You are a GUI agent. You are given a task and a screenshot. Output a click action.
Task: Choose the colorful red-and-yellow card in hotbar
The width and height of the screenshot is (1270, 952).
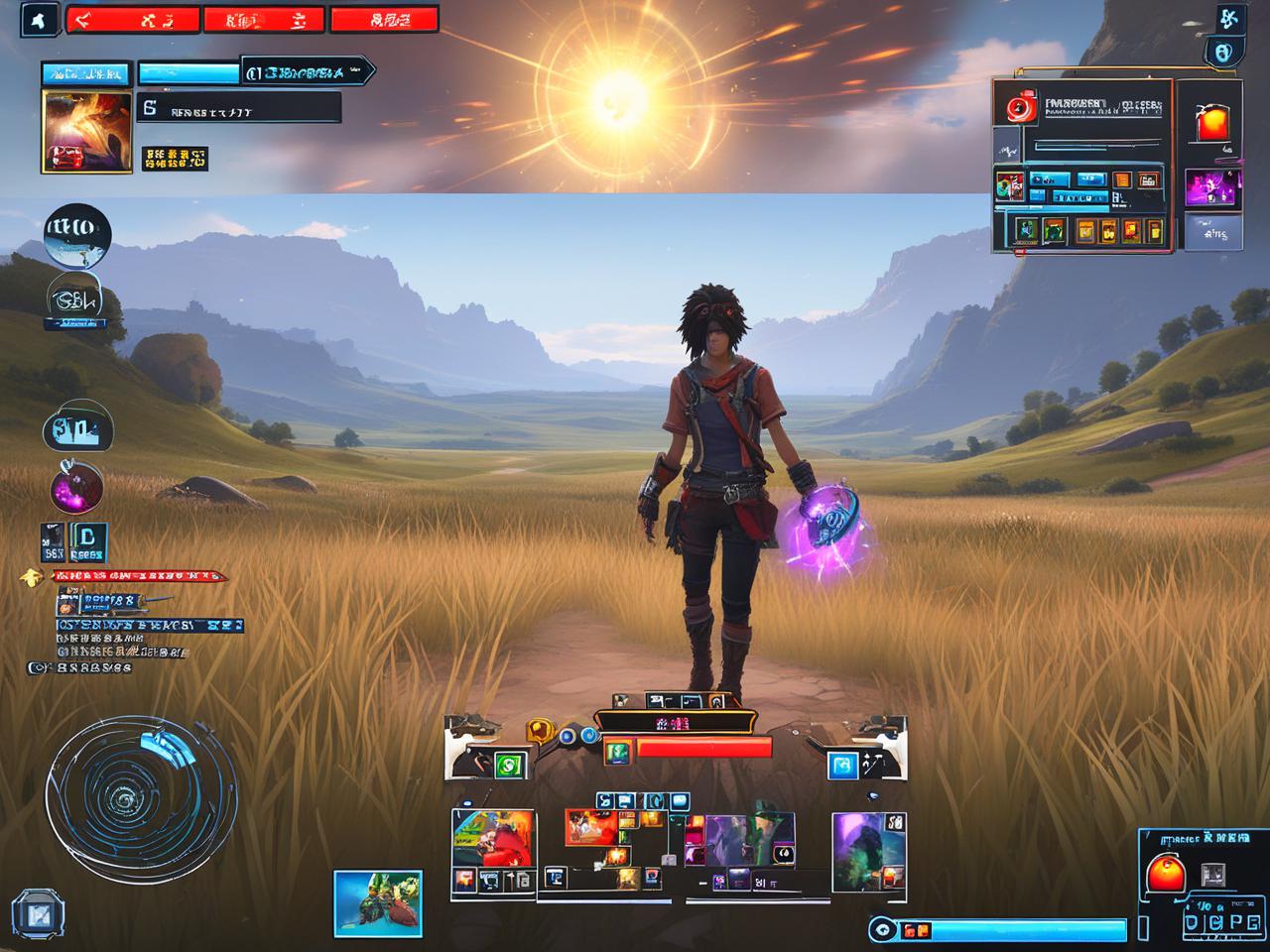click(493, 838)
